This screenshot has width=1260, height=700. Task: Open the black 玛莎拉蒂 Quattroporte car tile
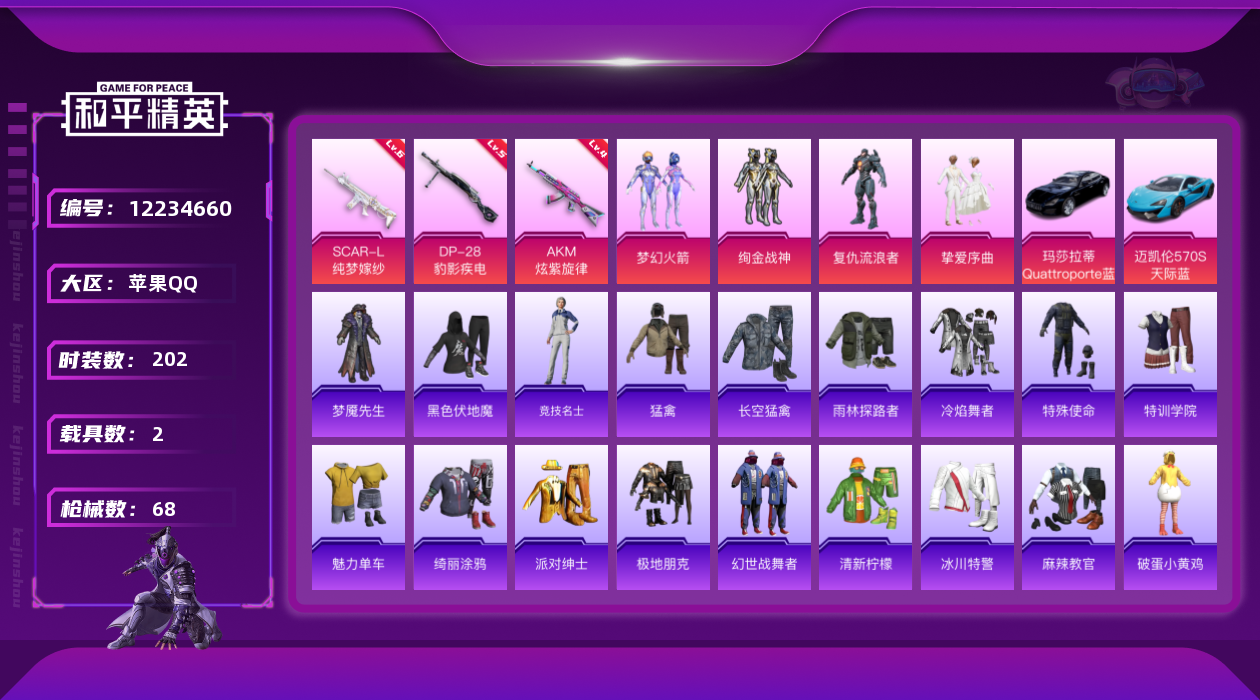(1068, 211)
